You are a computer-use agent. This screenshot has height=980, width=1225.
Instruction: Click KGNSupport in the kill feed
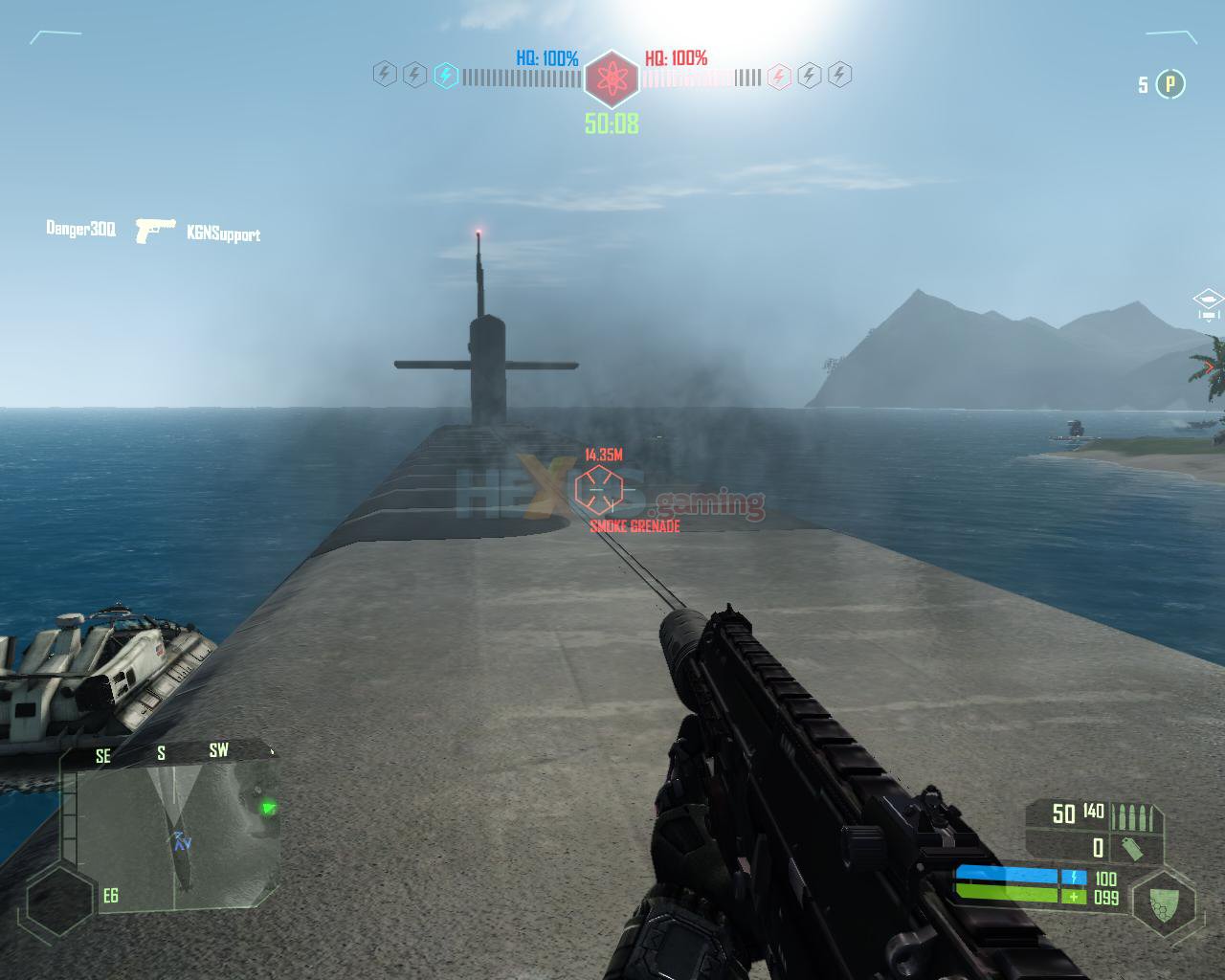[223, 234]
